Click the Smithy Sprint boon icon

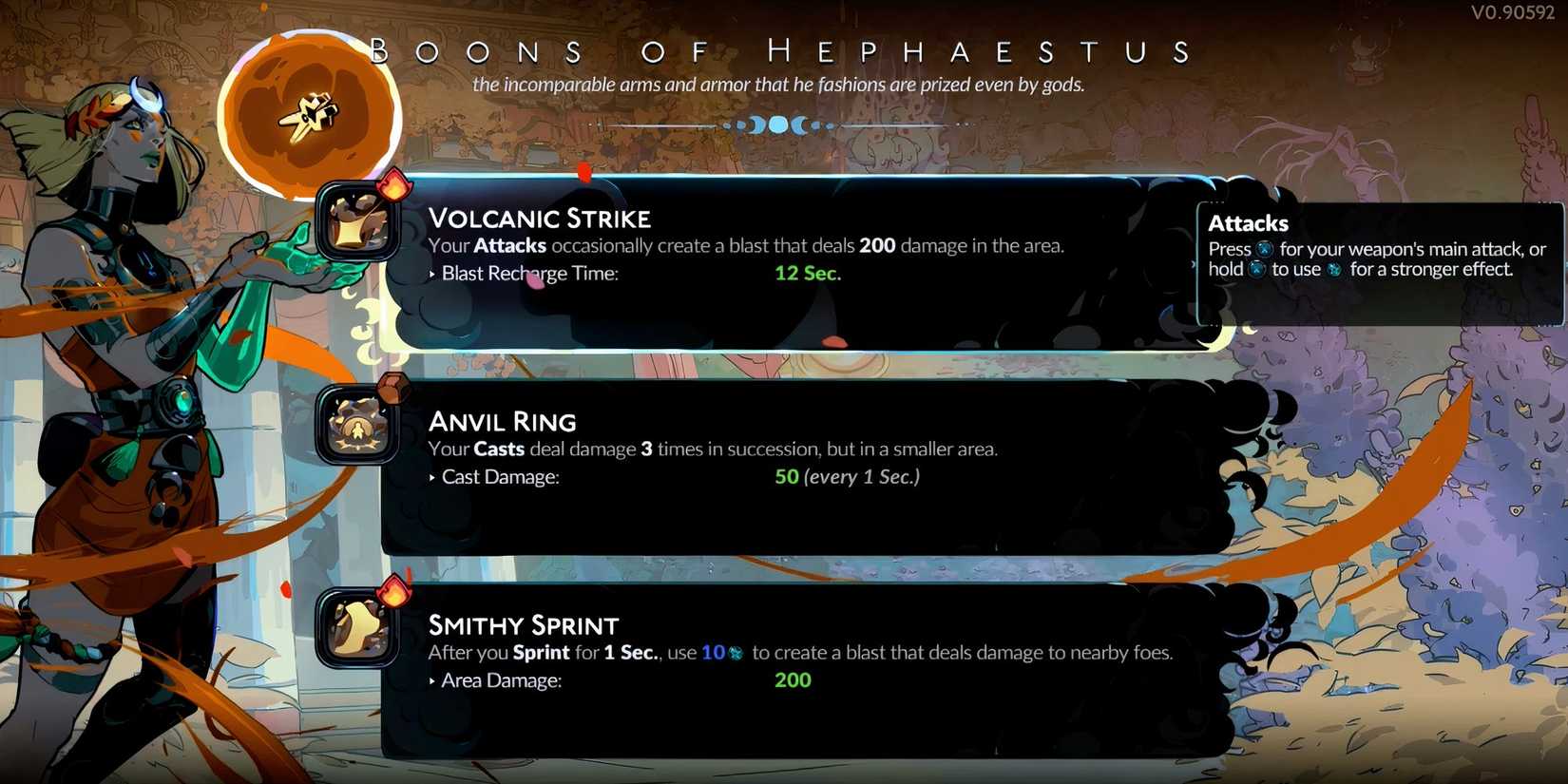coord(359,629)
